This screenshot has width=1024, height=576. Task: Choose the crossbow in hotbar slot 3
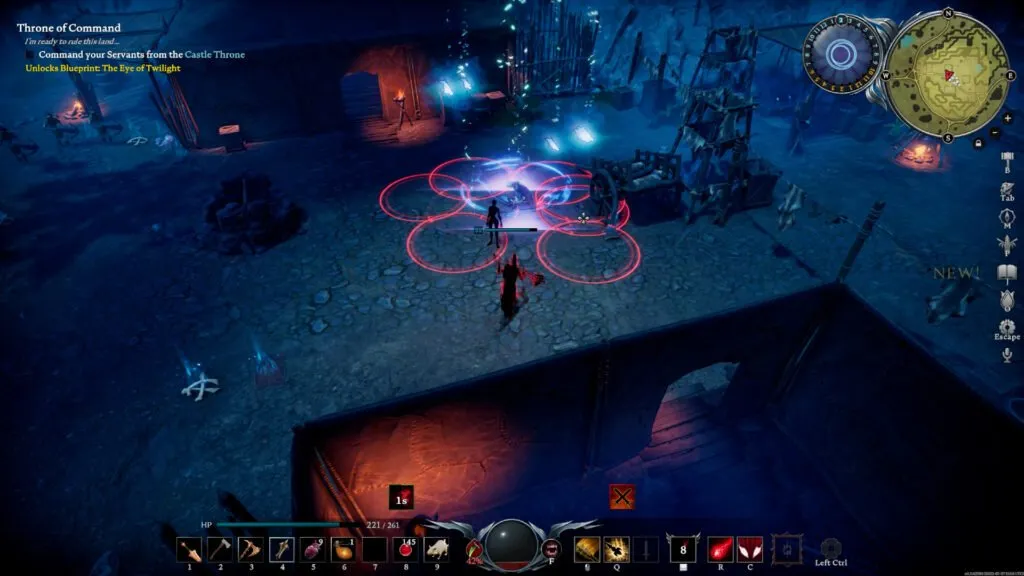pos(251,548)
